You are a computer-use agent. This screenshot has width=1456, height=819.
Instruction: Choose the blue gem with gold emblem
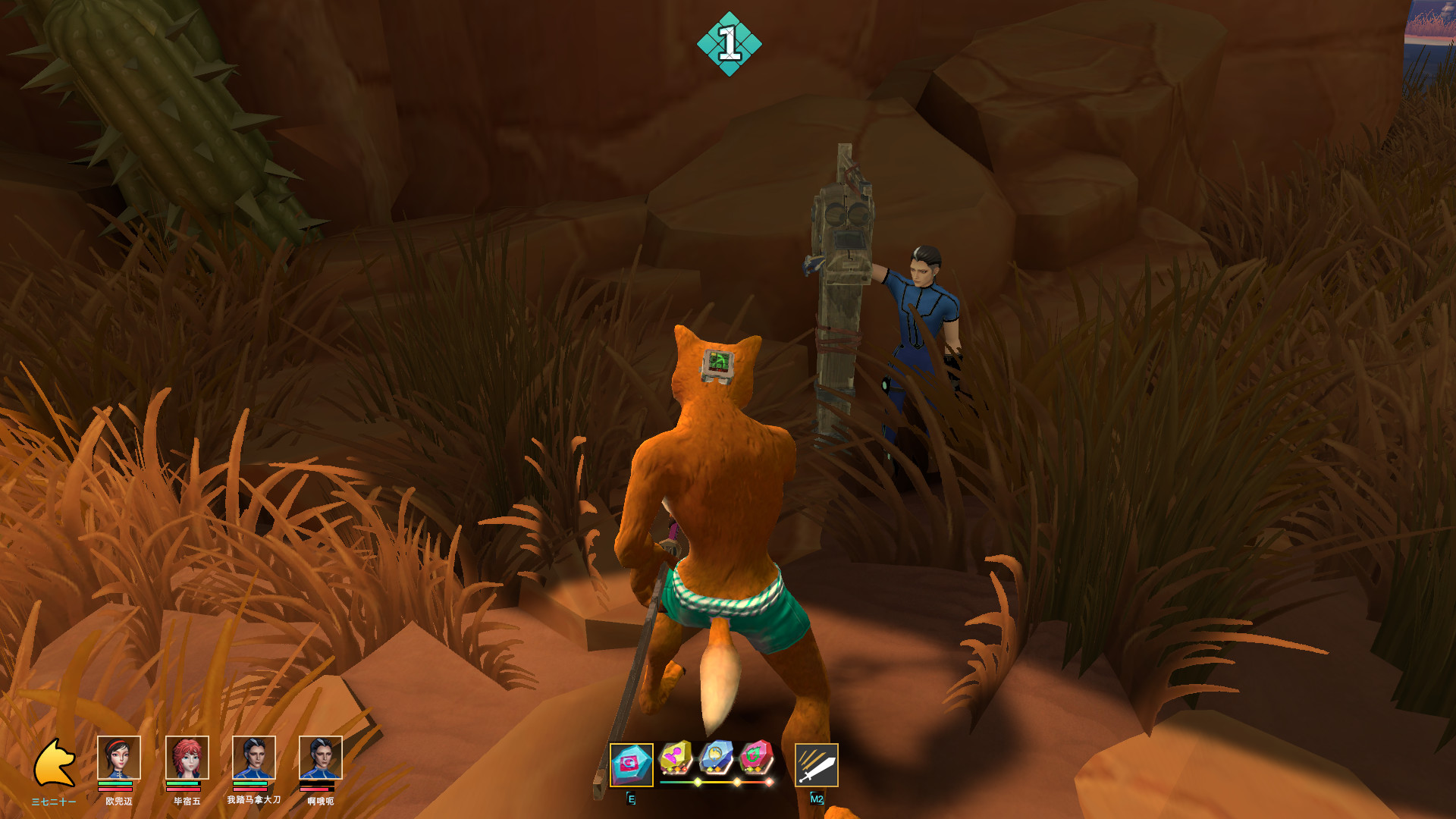716,757
